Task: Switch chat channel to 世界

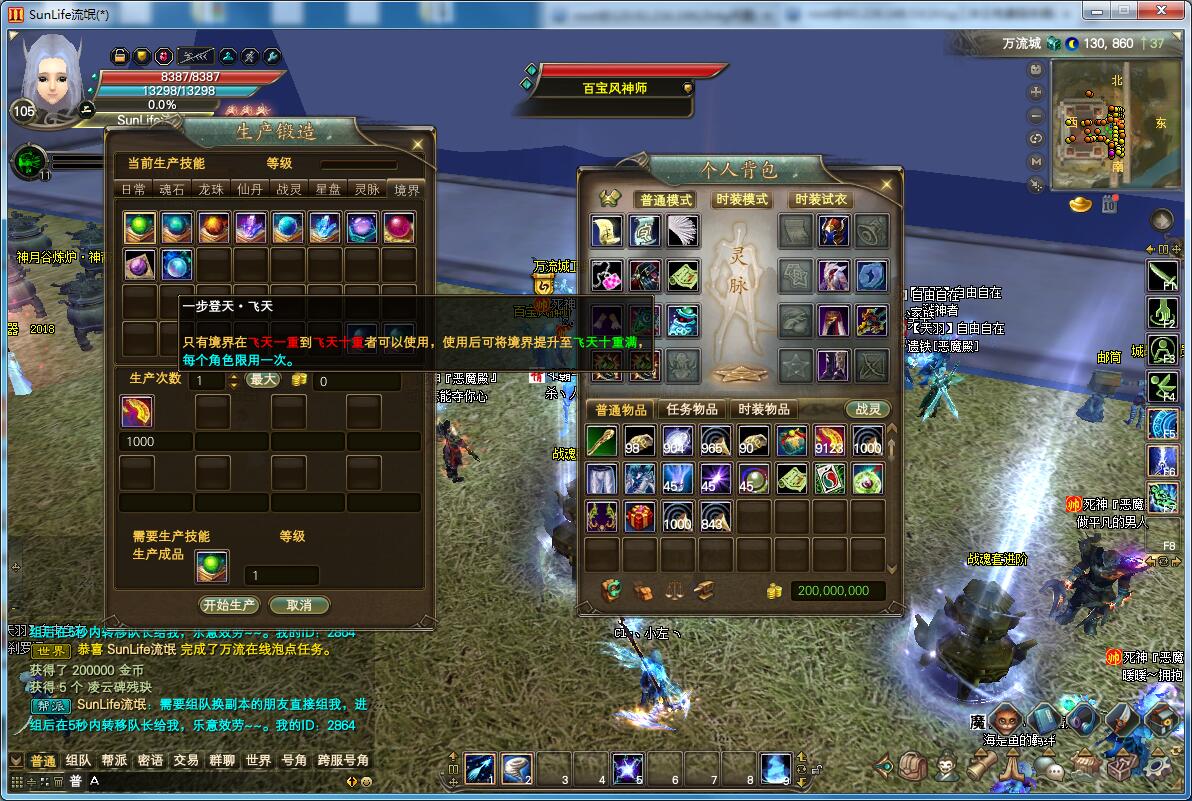Action: tap(258, 761)
